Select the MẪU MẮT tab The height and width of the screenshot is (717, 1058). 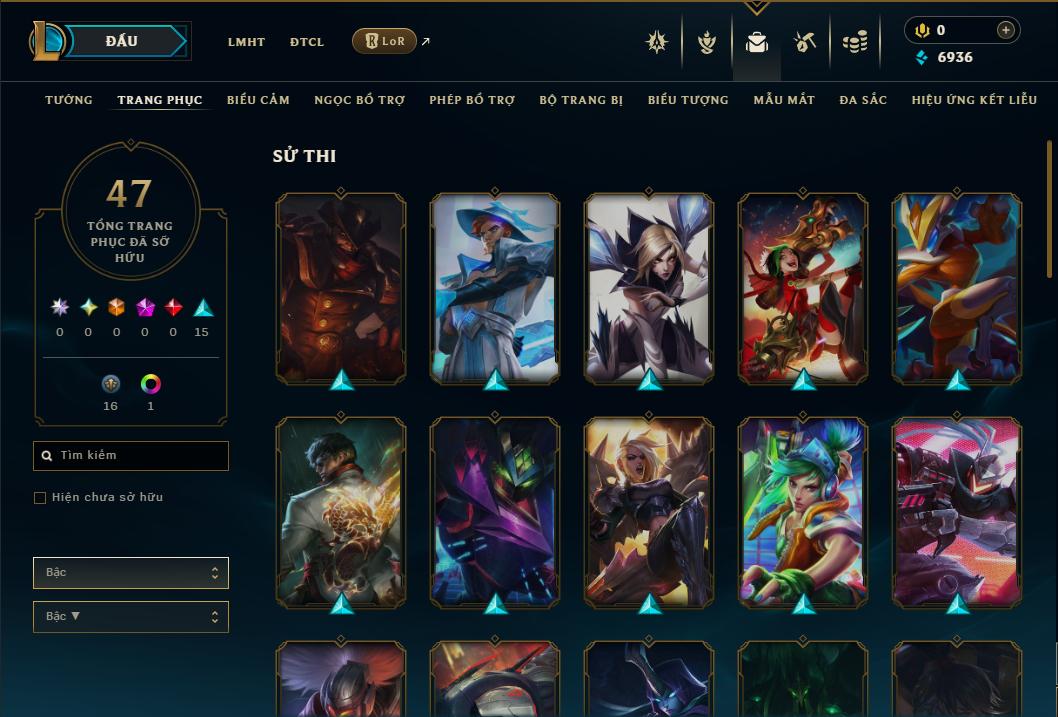coord(784,100)
